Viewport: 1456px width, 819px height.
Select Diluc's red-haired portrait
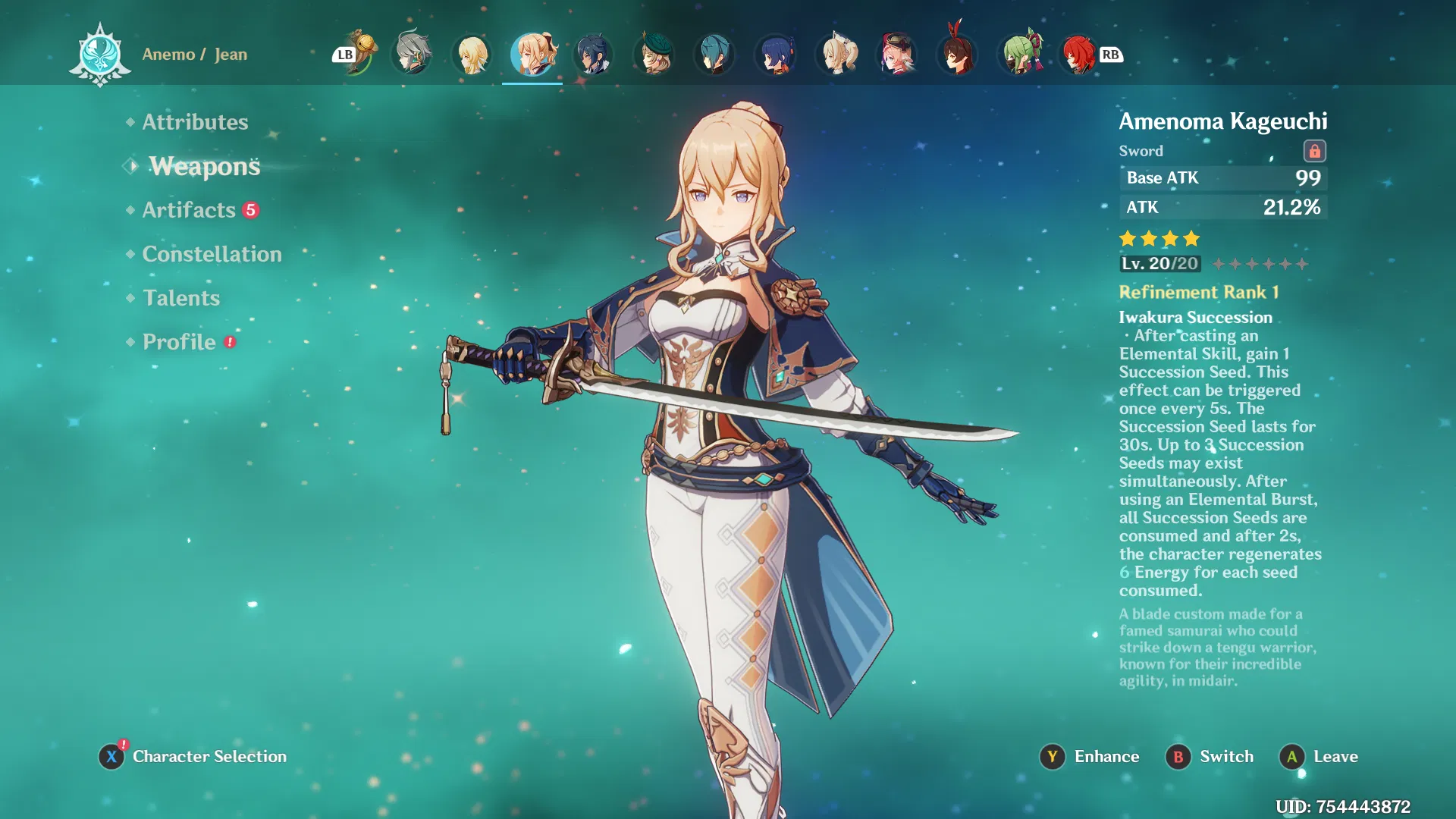1078,55
